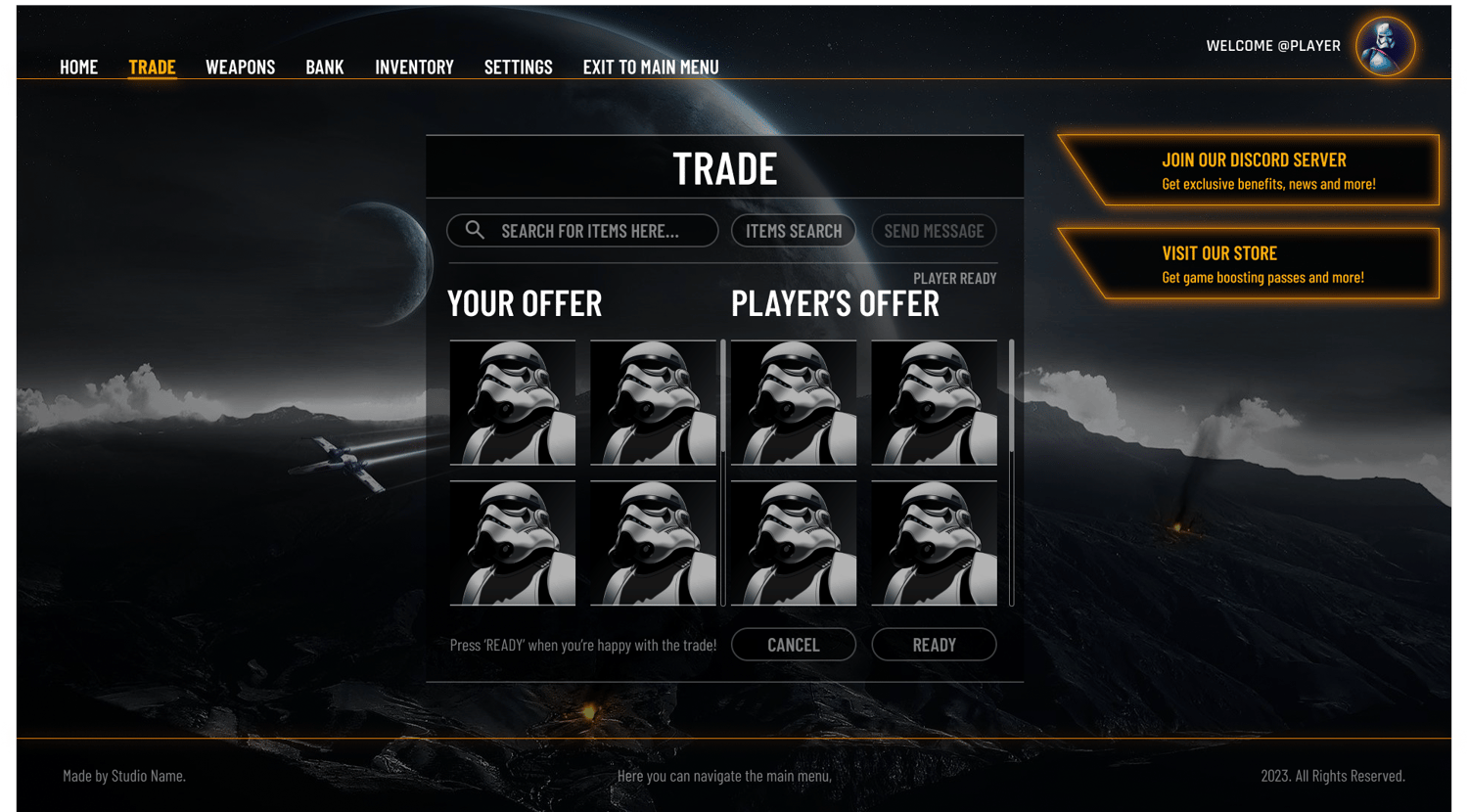The height and width of the screenshot is (812, 1468).
Task: Open Settings from the top navigation
Action: pos(518,68)
